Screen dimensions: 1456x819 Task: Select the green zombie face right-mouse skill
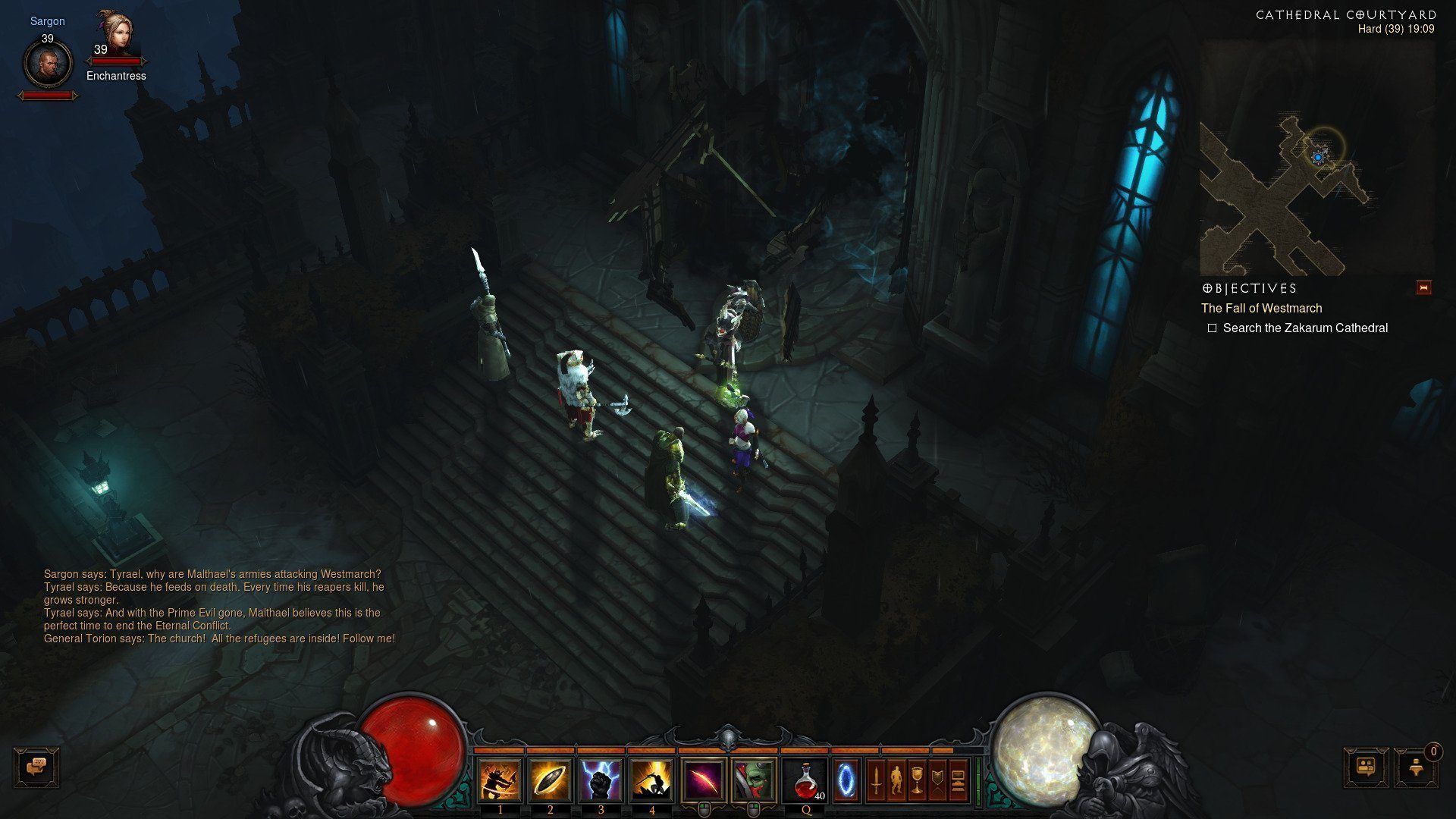(754, 780)
